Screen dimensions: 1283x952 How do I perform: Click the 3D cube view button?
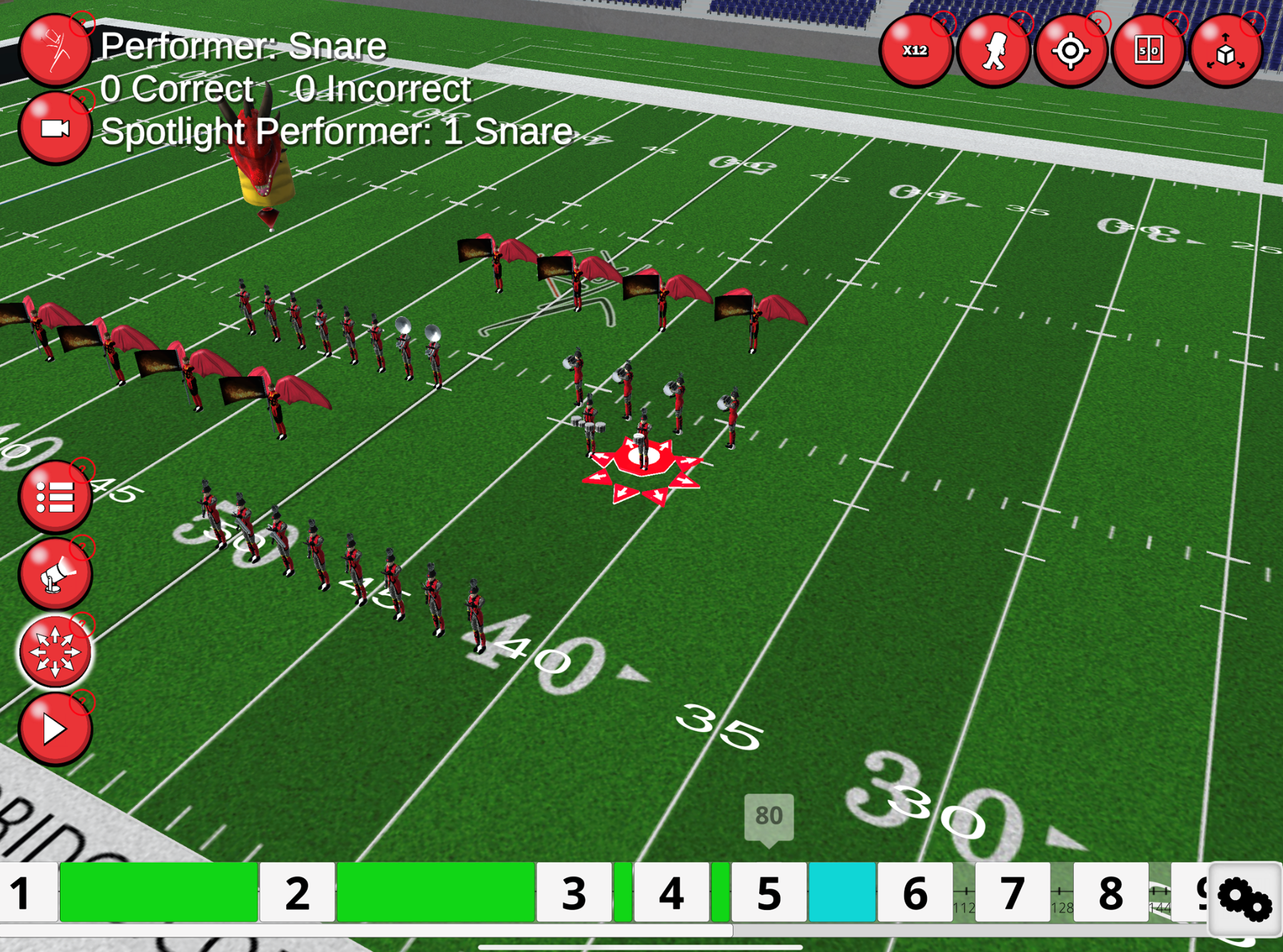coord(1226,51)
